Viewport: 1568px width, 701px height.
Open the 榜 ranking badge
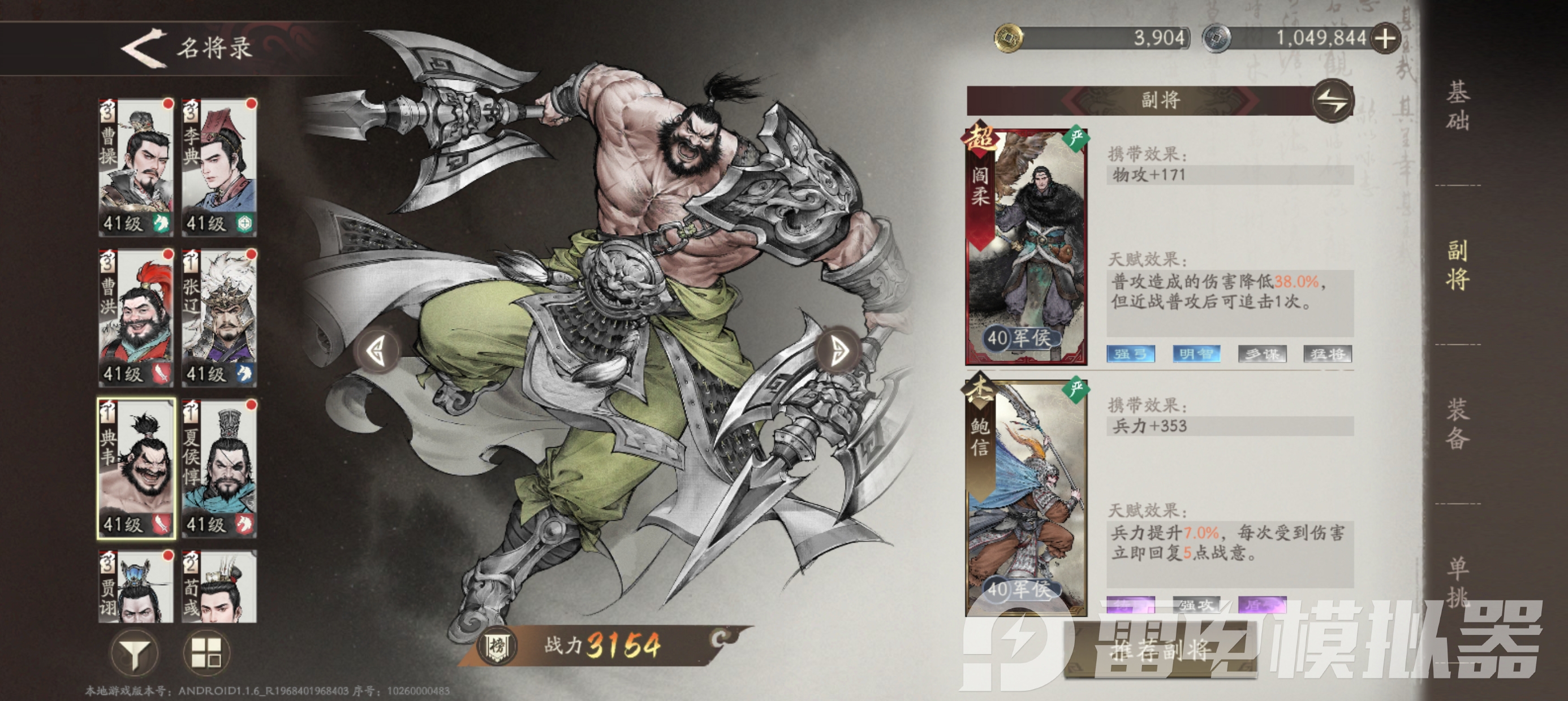click(x=497, y=646)
